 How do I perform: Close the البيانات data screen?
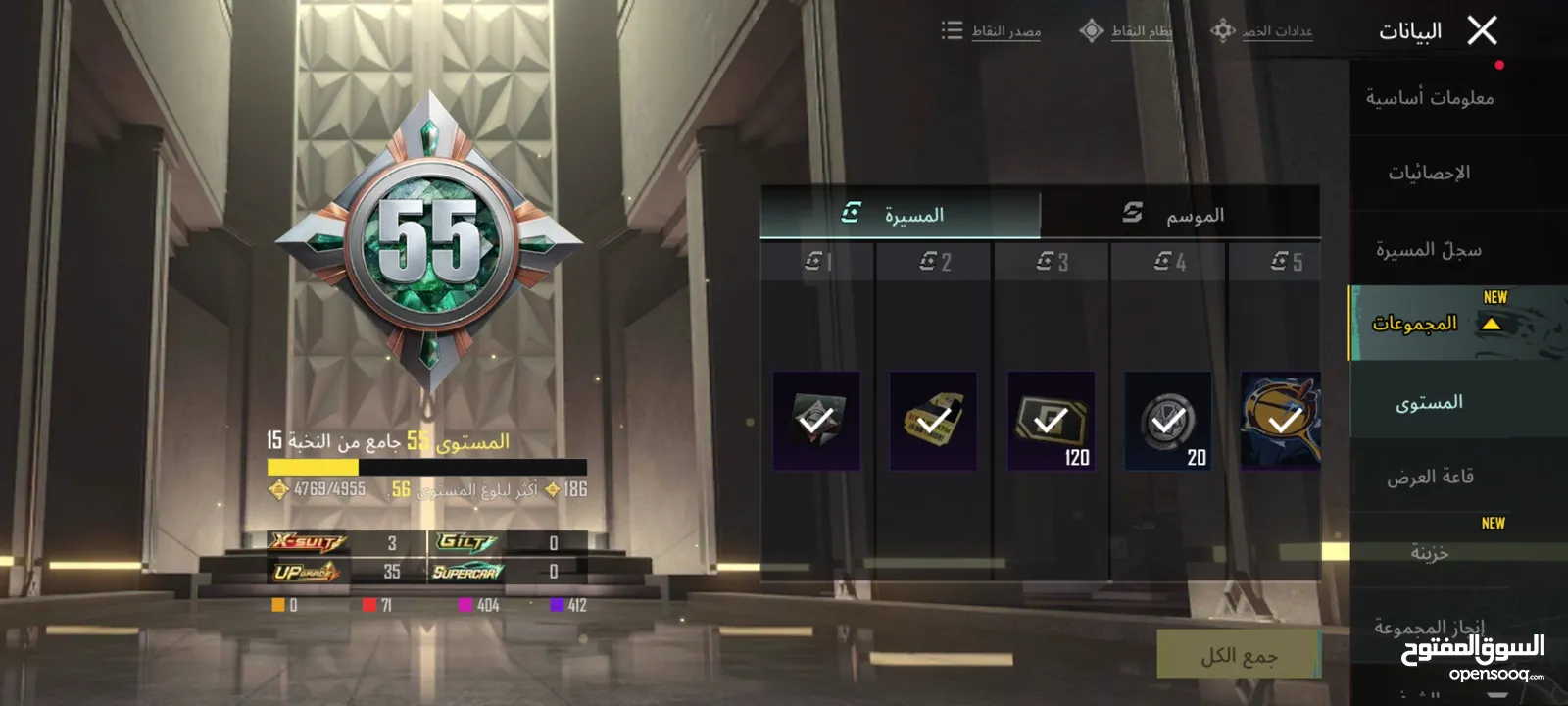pos(1482,31)
